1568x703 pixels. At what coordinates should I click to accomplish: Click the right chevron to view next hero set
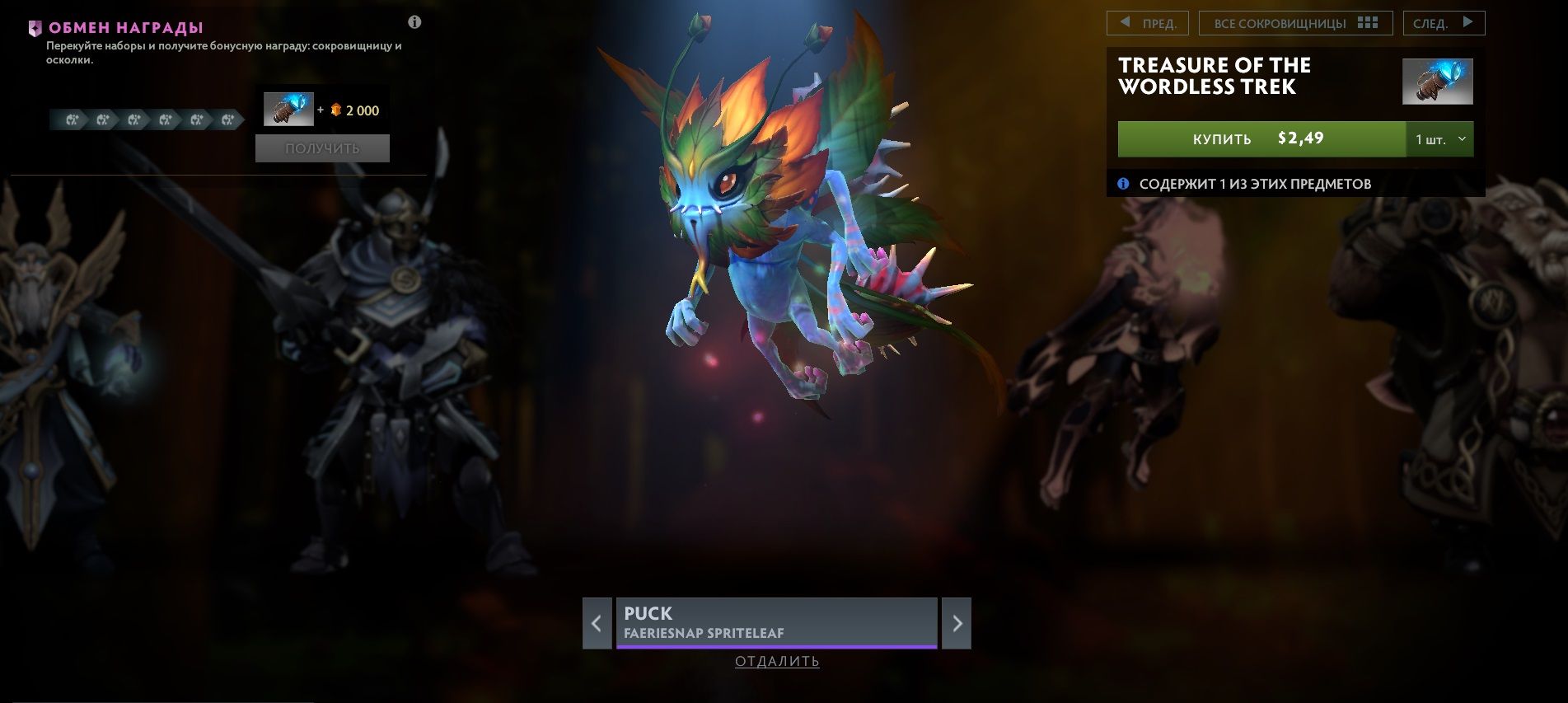click(959, 624)
